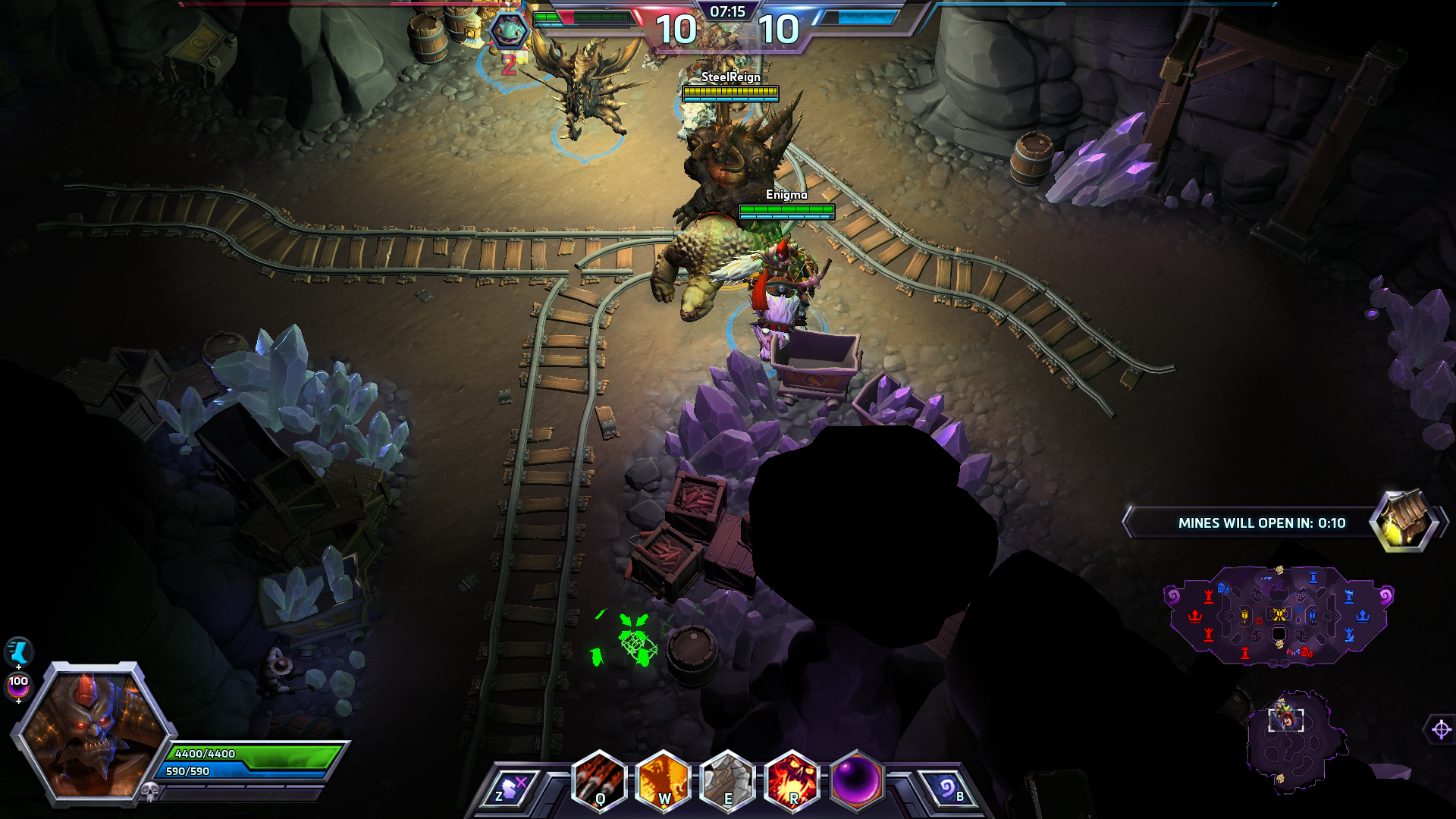1456x819 pixels.
Task: Click the speed boot buff icon
Action: [18, 651]
